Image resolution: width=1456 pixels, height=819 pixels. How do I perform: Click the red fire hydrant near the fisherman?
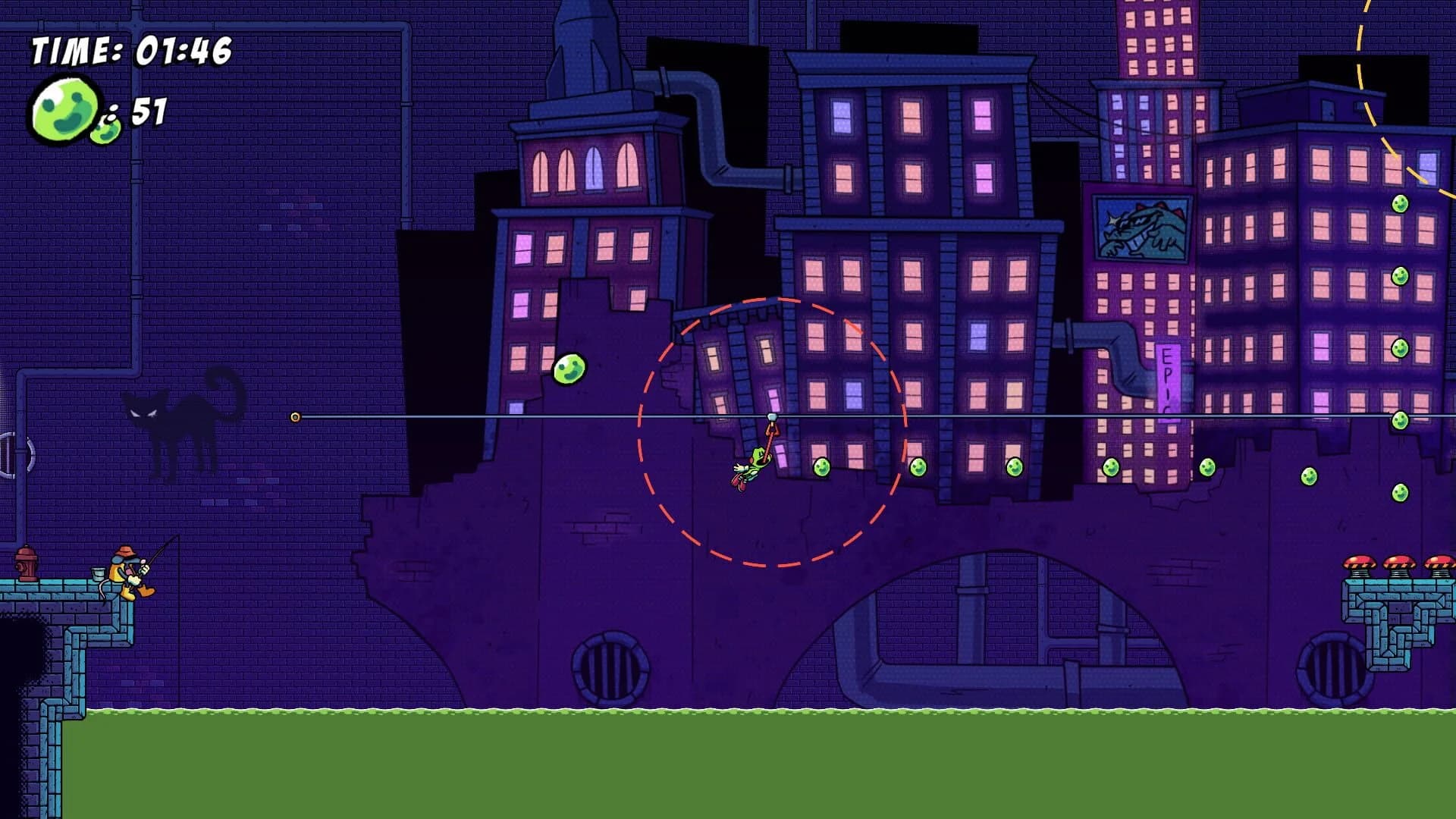point(27,563)
